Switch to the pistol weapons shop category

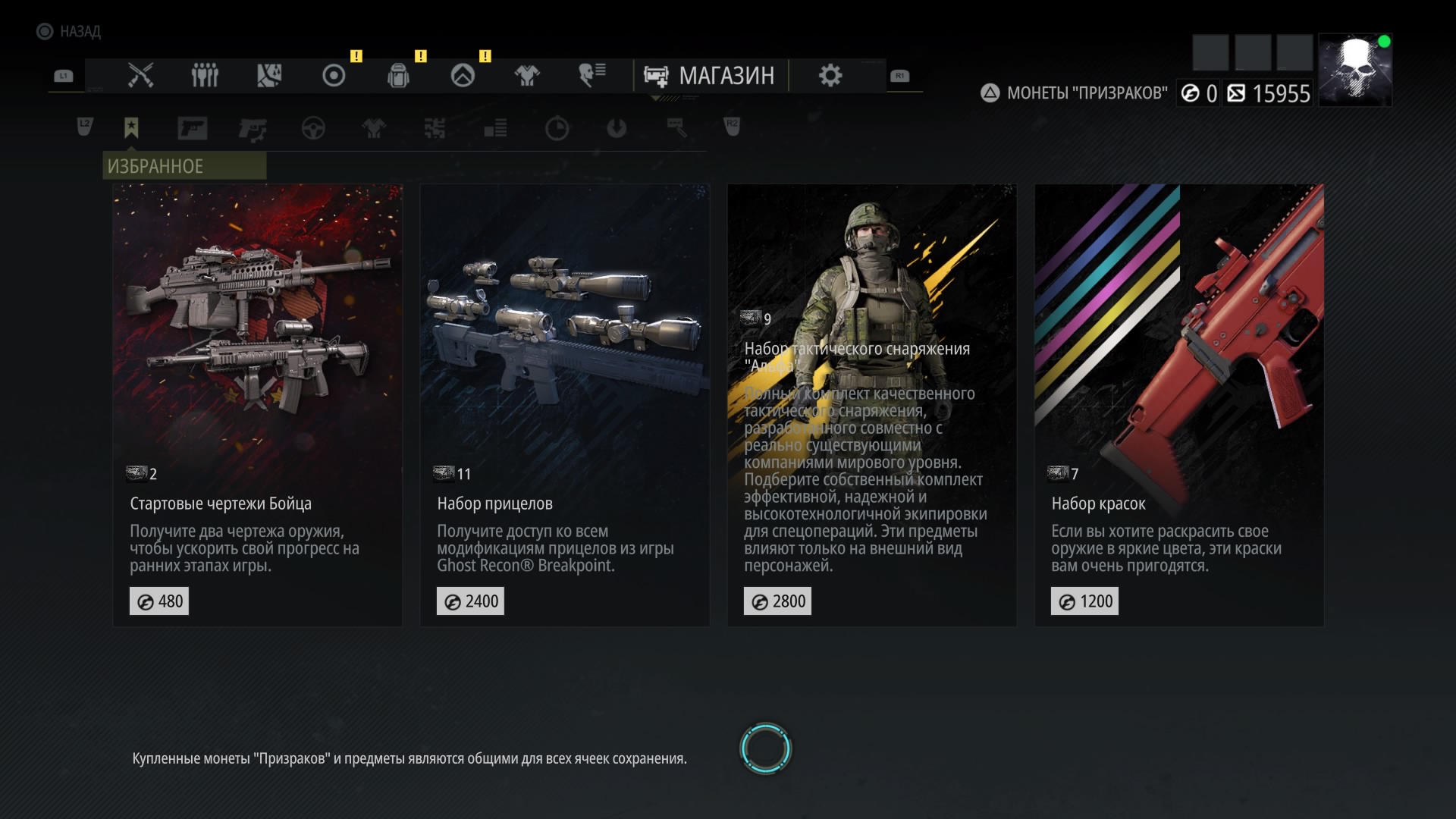192,128
